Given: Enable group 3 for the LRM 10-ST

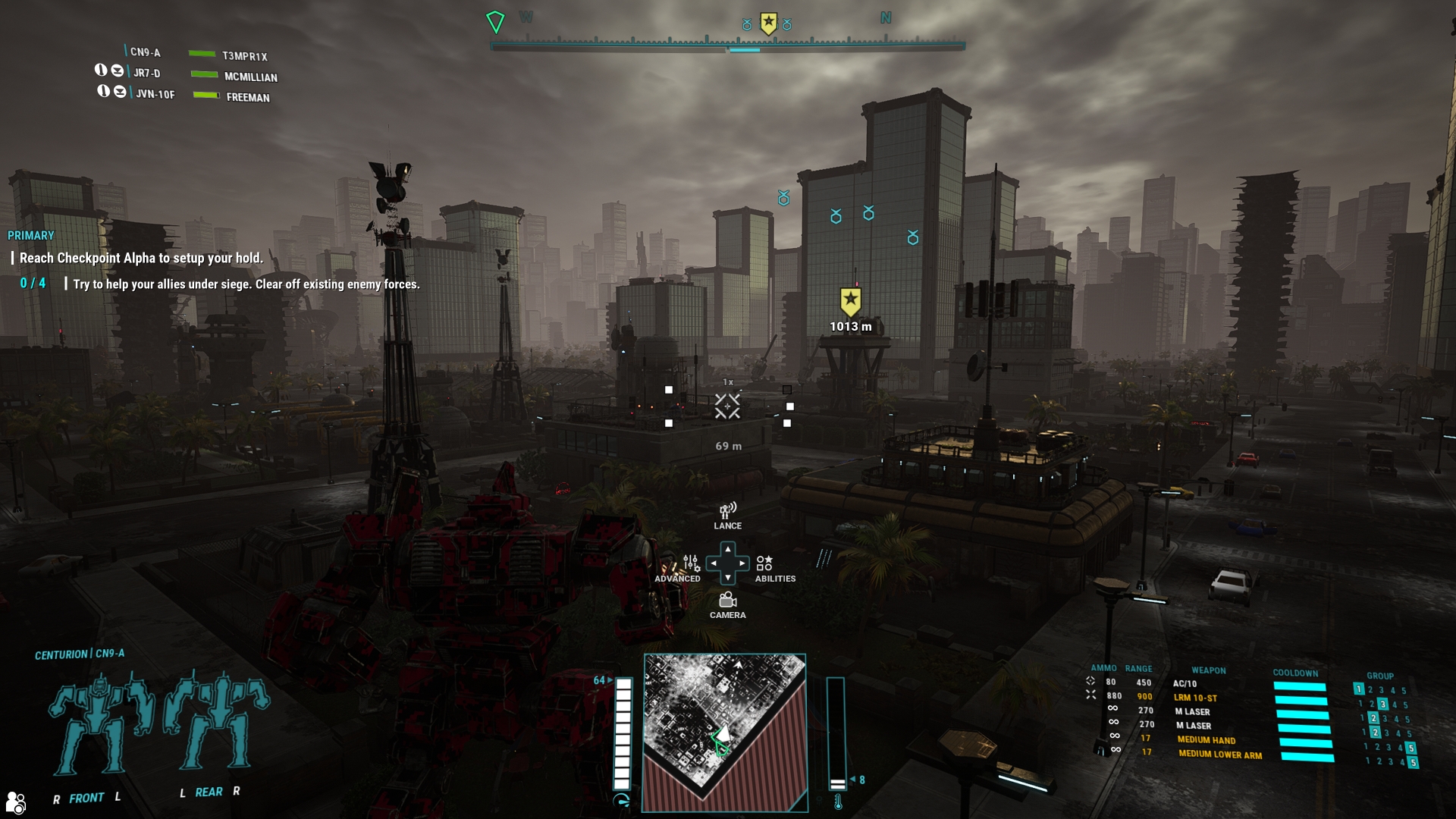Looking at the screenshot, I should click(x=1383, y=705).
